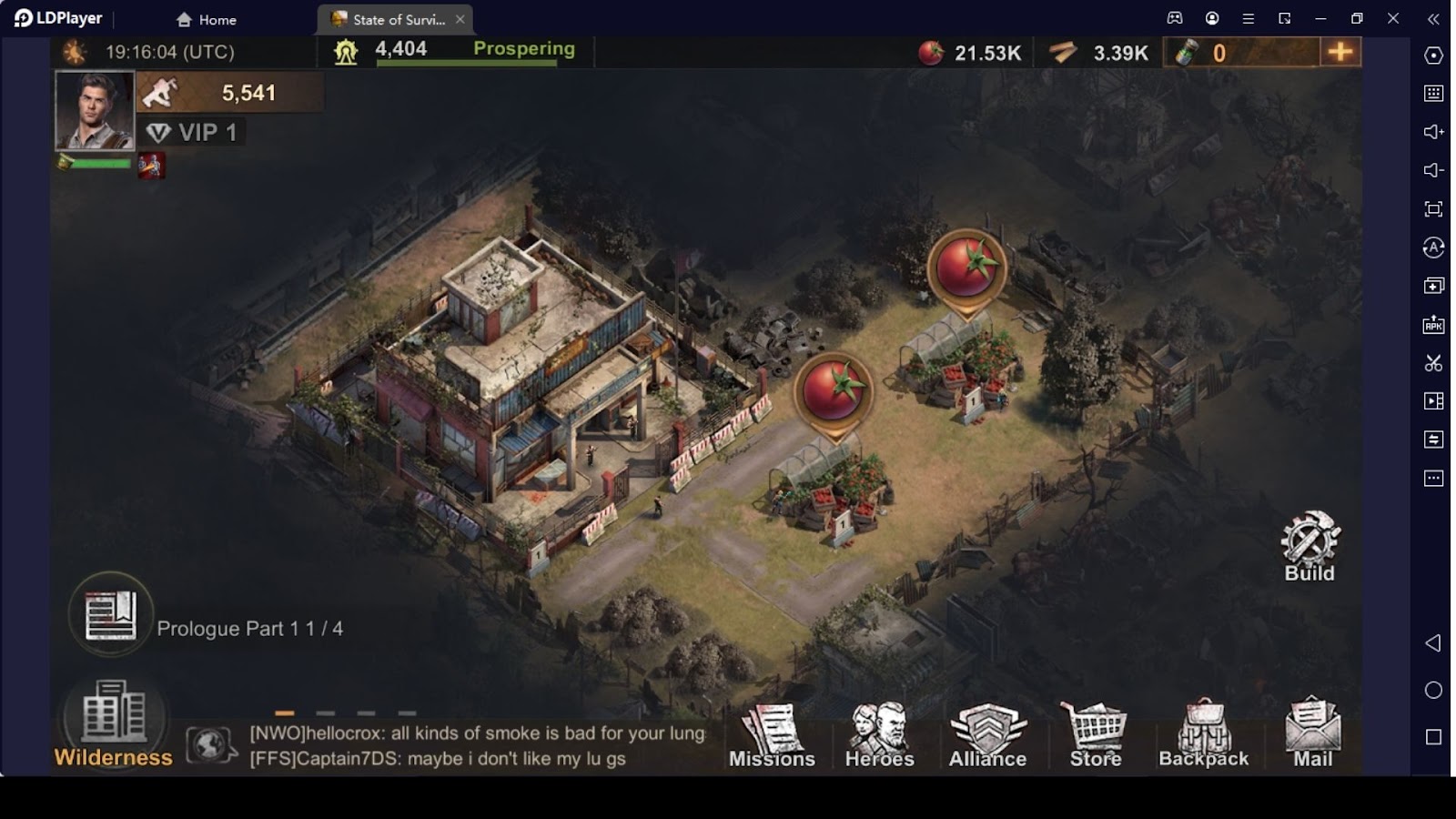Open the VIP 1 panel
Viewport: 1456px width, 819px height.
point(193,133)
